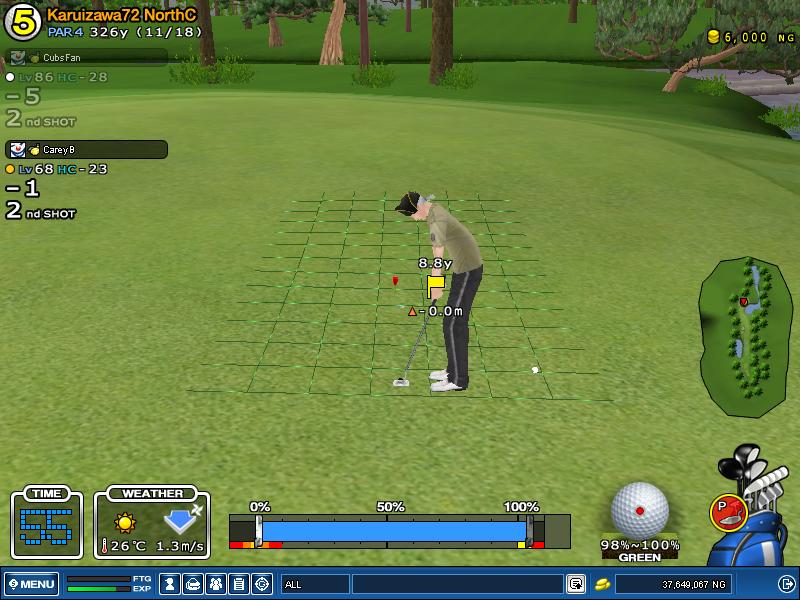
Task: Open the toolbar icon after the profile icon
Action: 192,583
